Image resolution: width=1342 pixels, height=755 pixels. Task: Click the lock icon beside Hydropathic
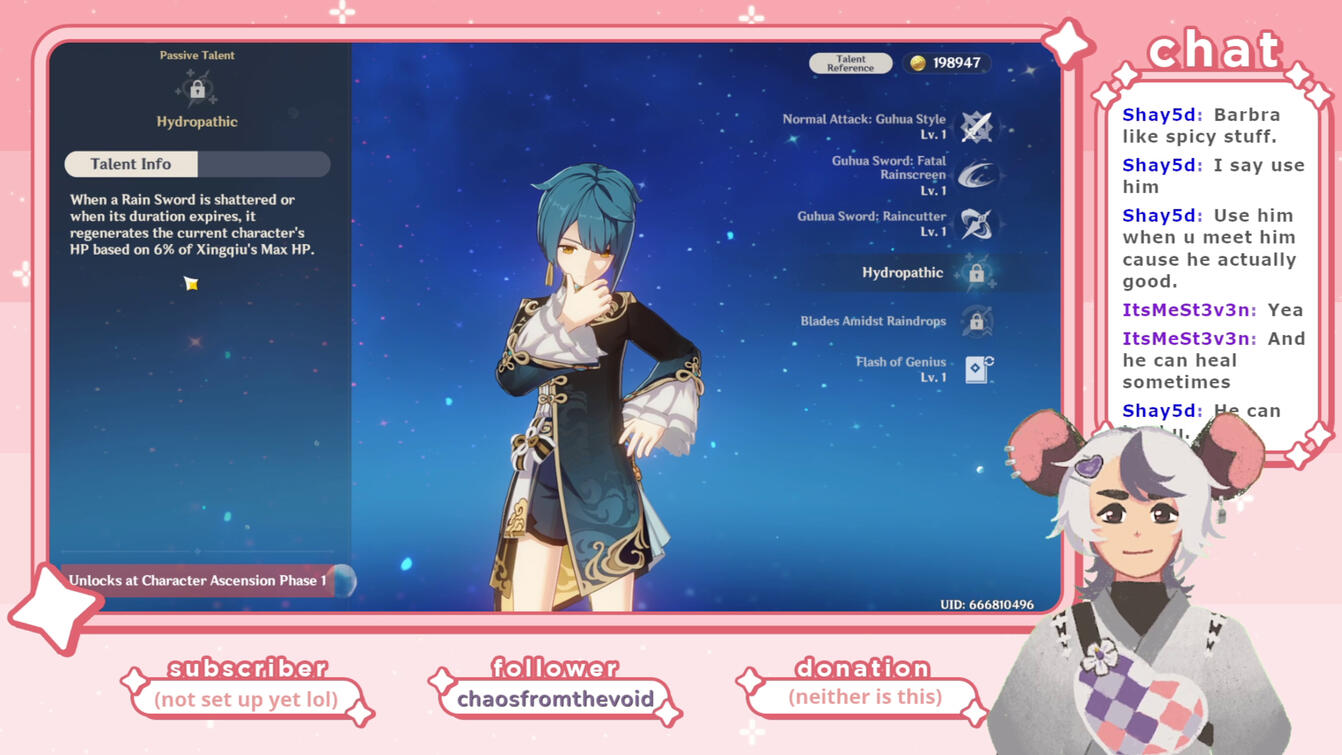click(975, 272)
